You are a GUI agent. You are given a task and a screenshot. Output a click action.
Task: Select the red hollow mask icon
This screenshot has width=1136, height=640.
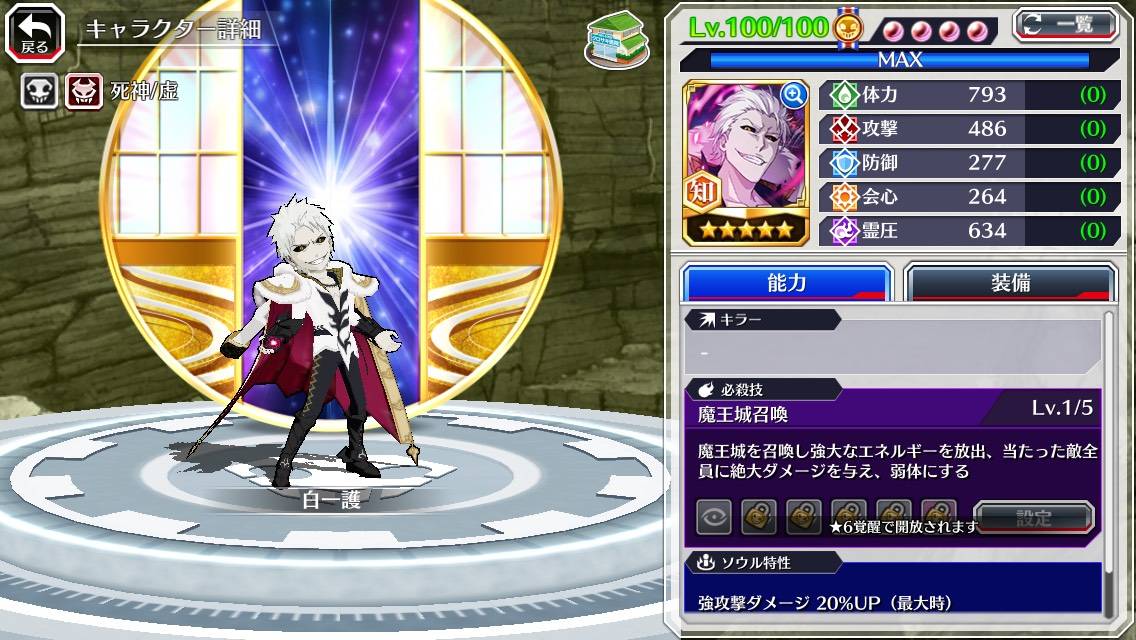coord(84,92)
